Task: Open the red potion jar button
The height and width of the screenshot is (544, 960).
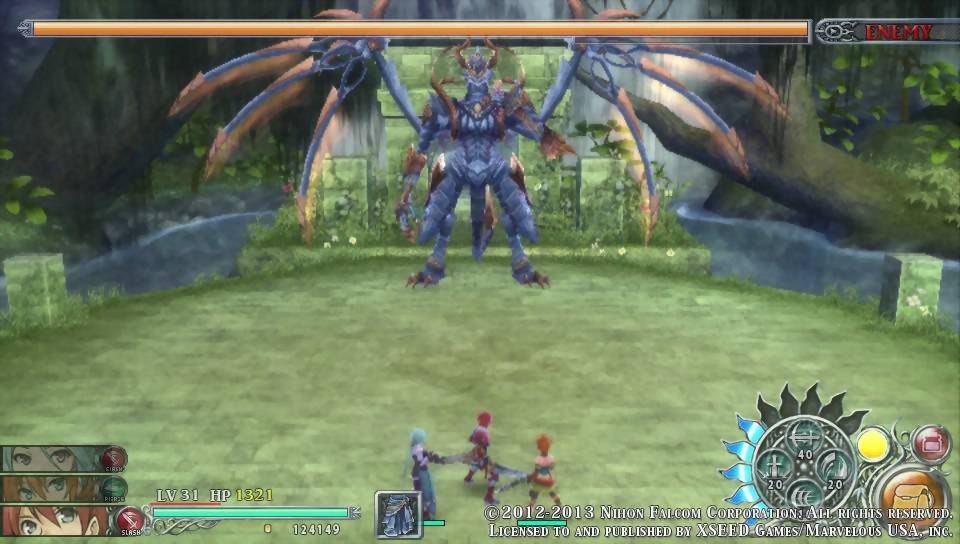Action: pyautogui.click(x=931, y=443)
